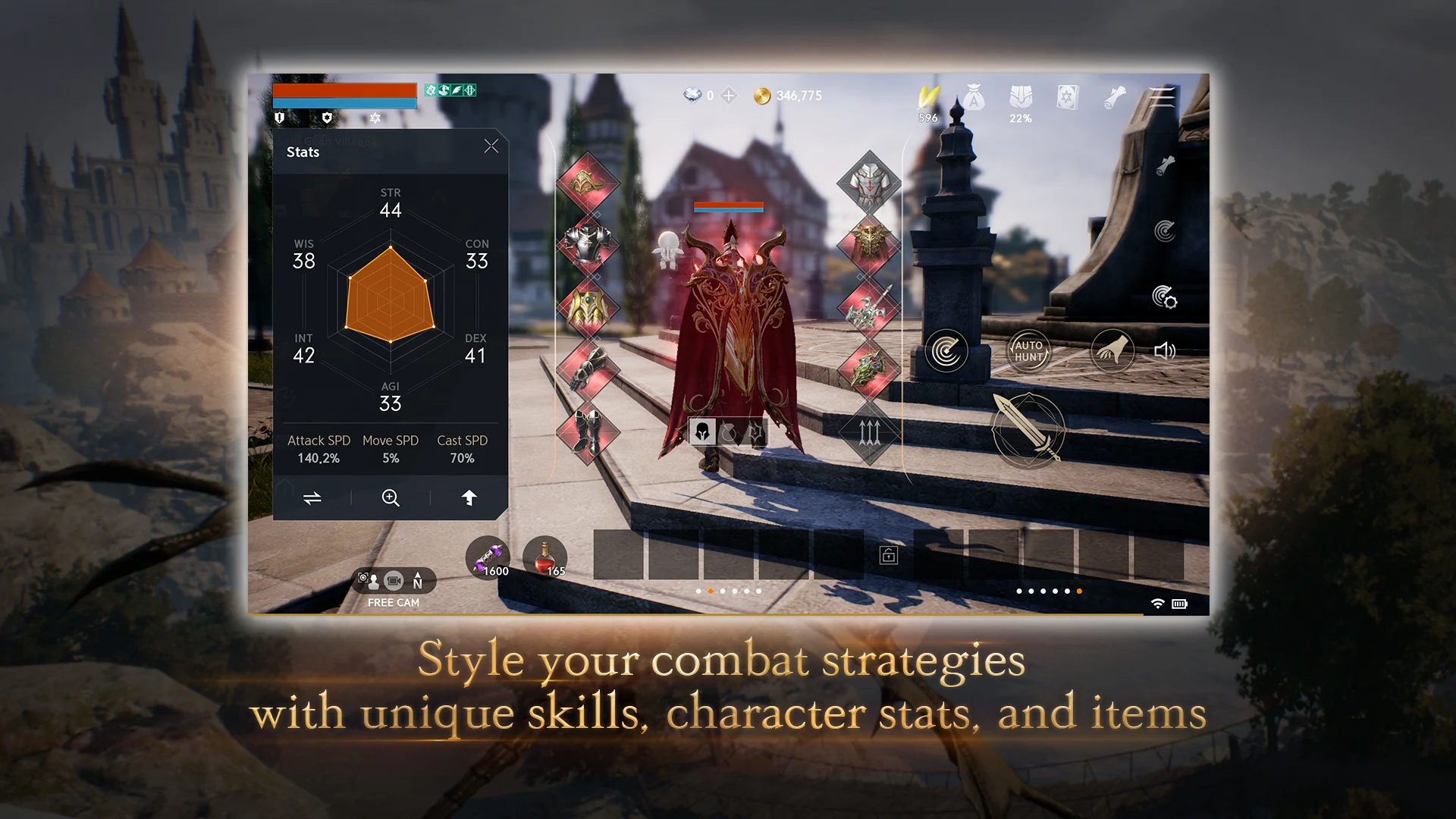This screenshot has width=1456, height=819.
Task: Unlock the quick slot bar via lock icon
Action: click(x=889, y=554)
